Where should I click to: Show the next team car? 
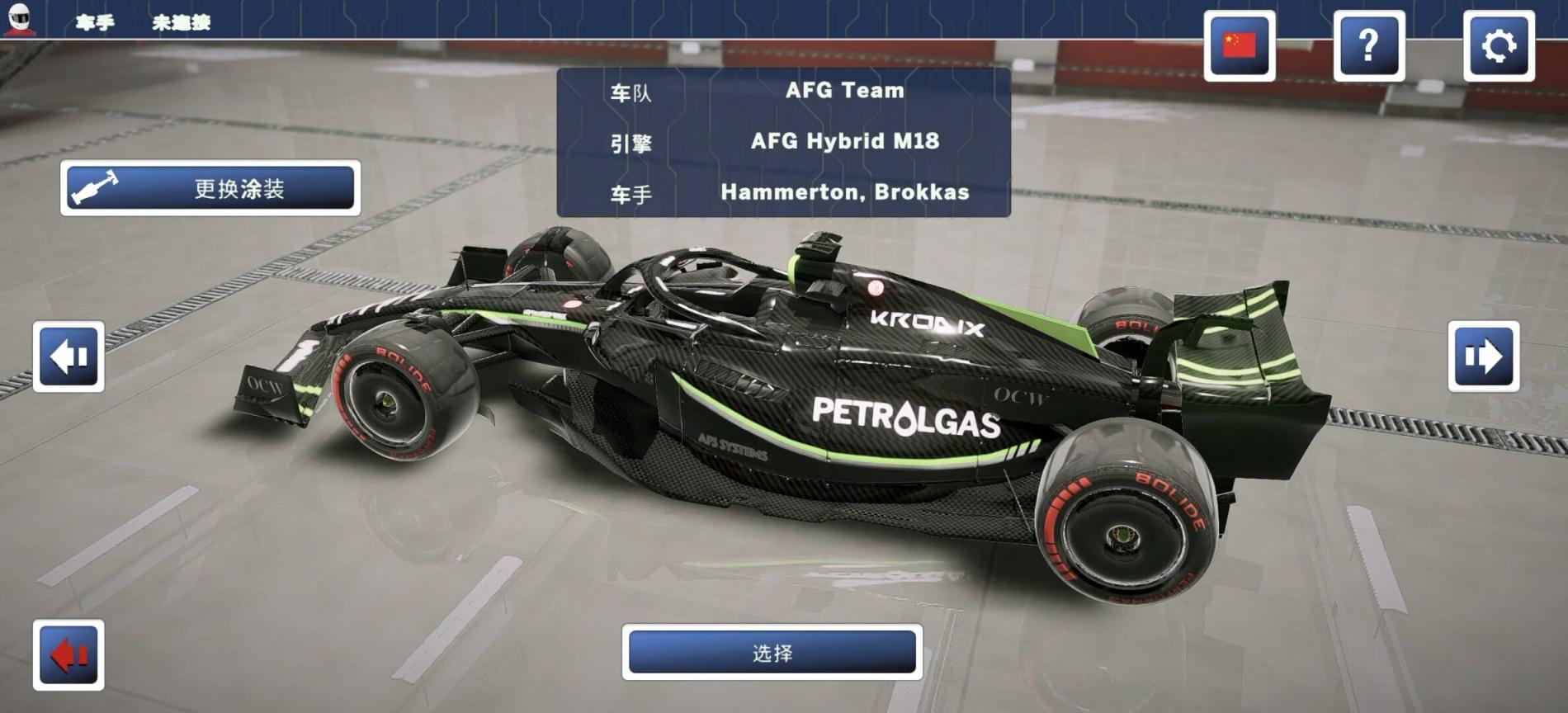tap(1483, 356)
